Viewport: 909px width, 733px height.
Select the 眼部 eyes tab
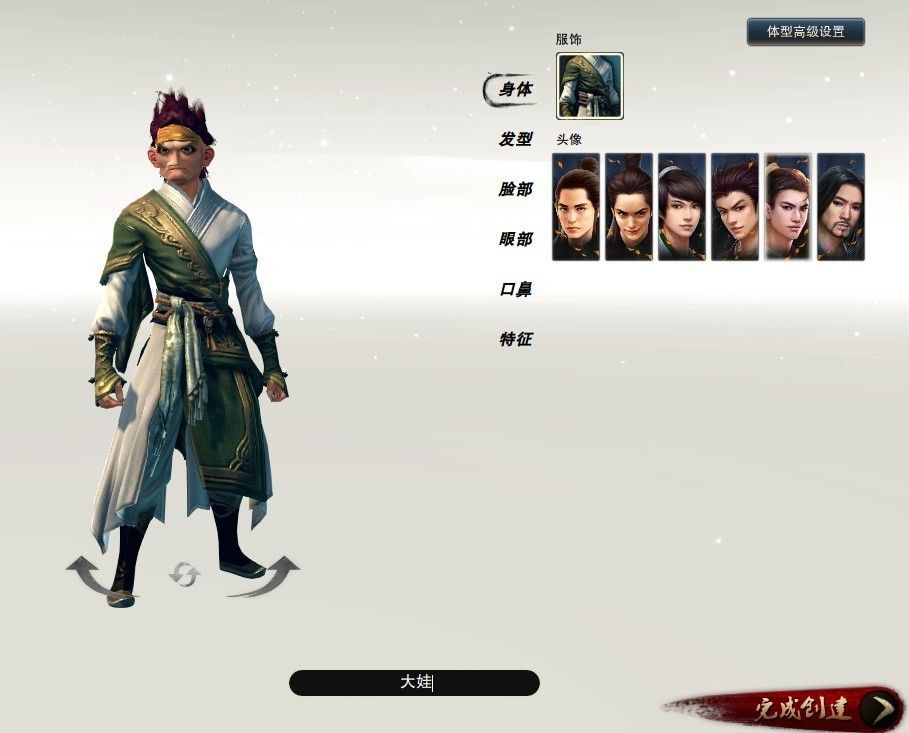click(x=515, y=240)
